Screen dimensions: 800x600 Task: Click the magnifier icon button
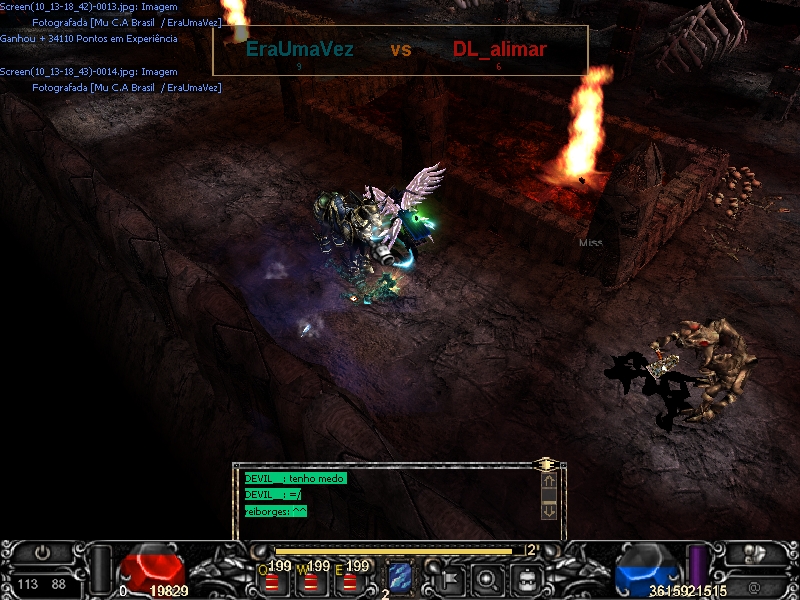[x=487, y=577]
